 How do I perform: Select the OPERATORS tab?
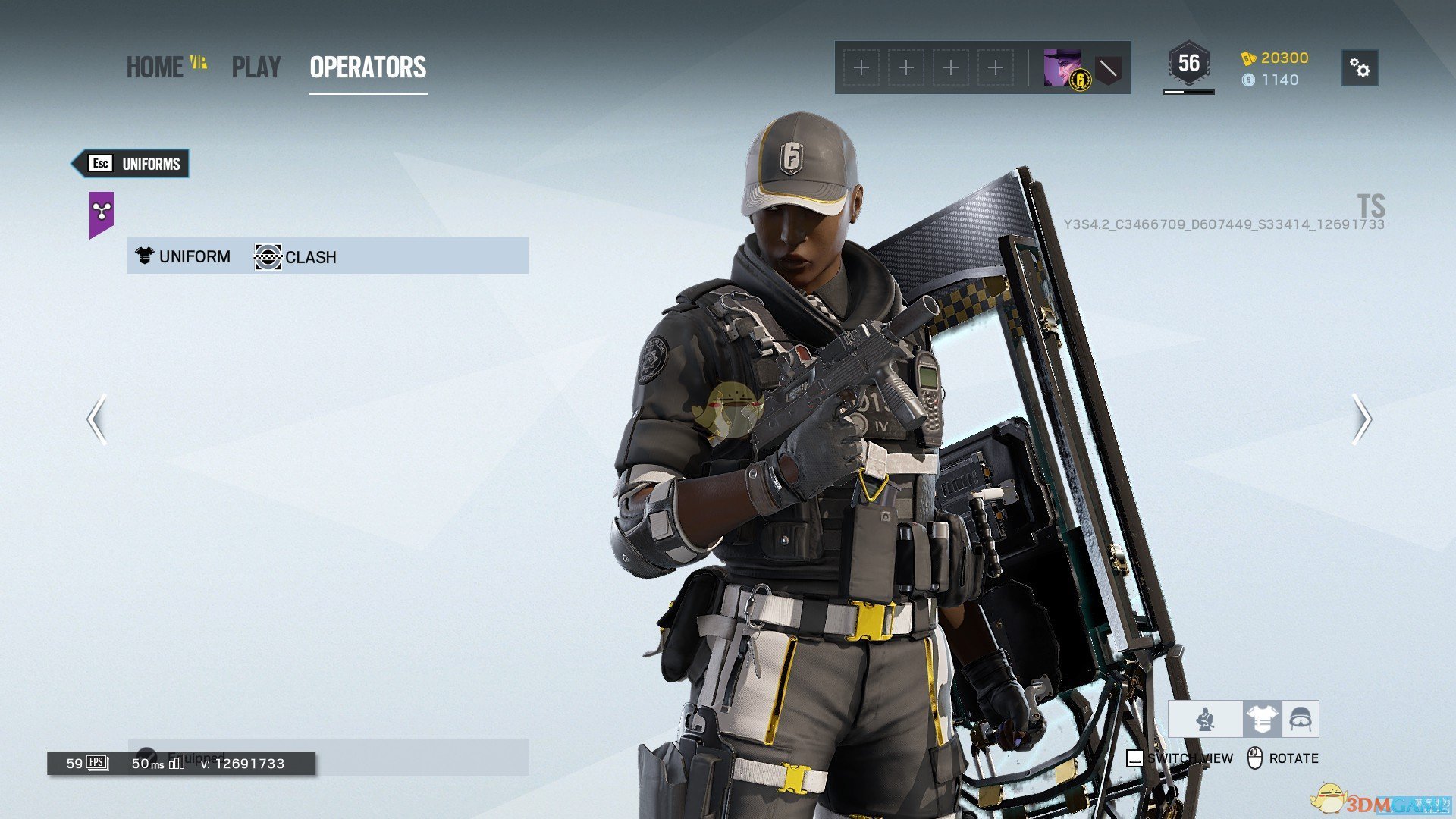tap(368, 67)
